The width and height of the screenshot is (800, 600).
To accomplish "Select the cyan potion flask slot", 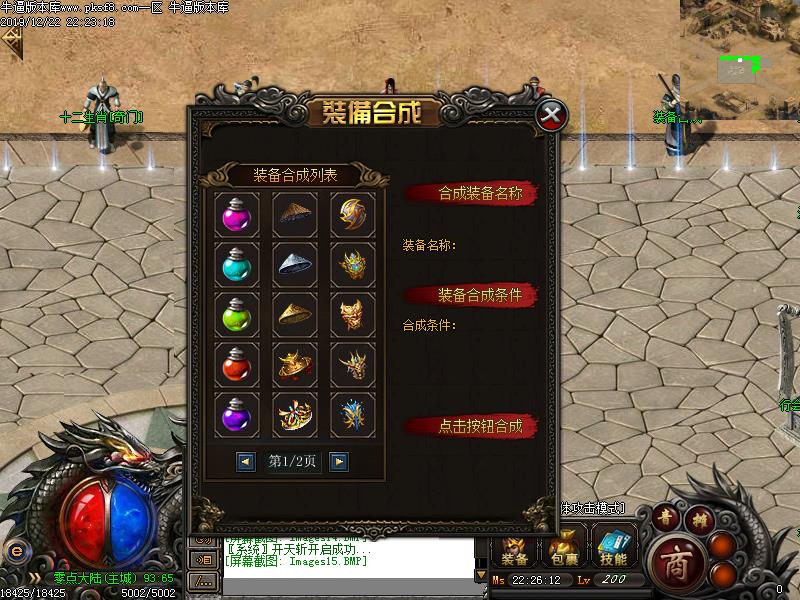I will click(x=237, y=265).
